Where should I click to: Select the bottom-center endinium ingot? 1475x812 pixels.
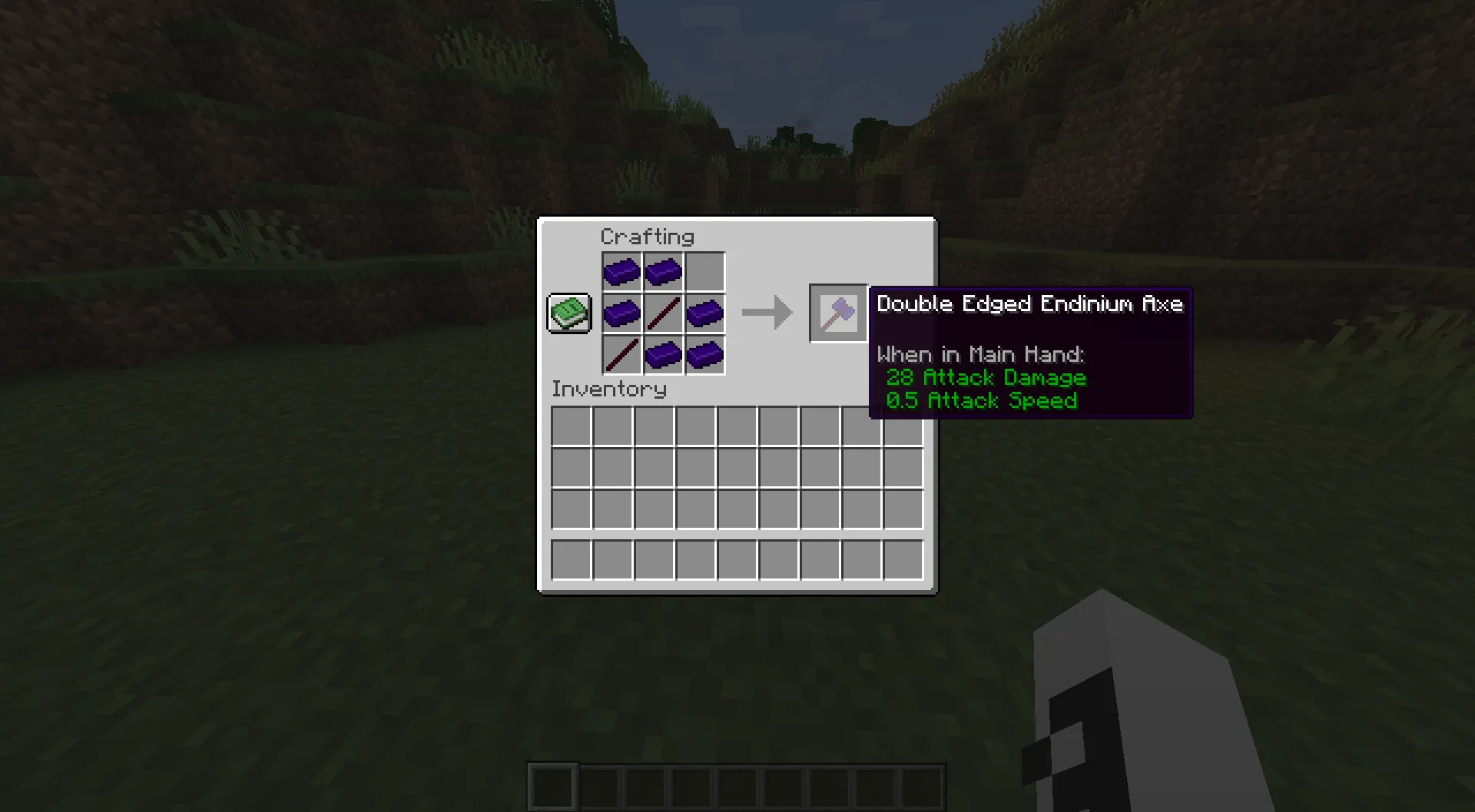pos(663,353)
